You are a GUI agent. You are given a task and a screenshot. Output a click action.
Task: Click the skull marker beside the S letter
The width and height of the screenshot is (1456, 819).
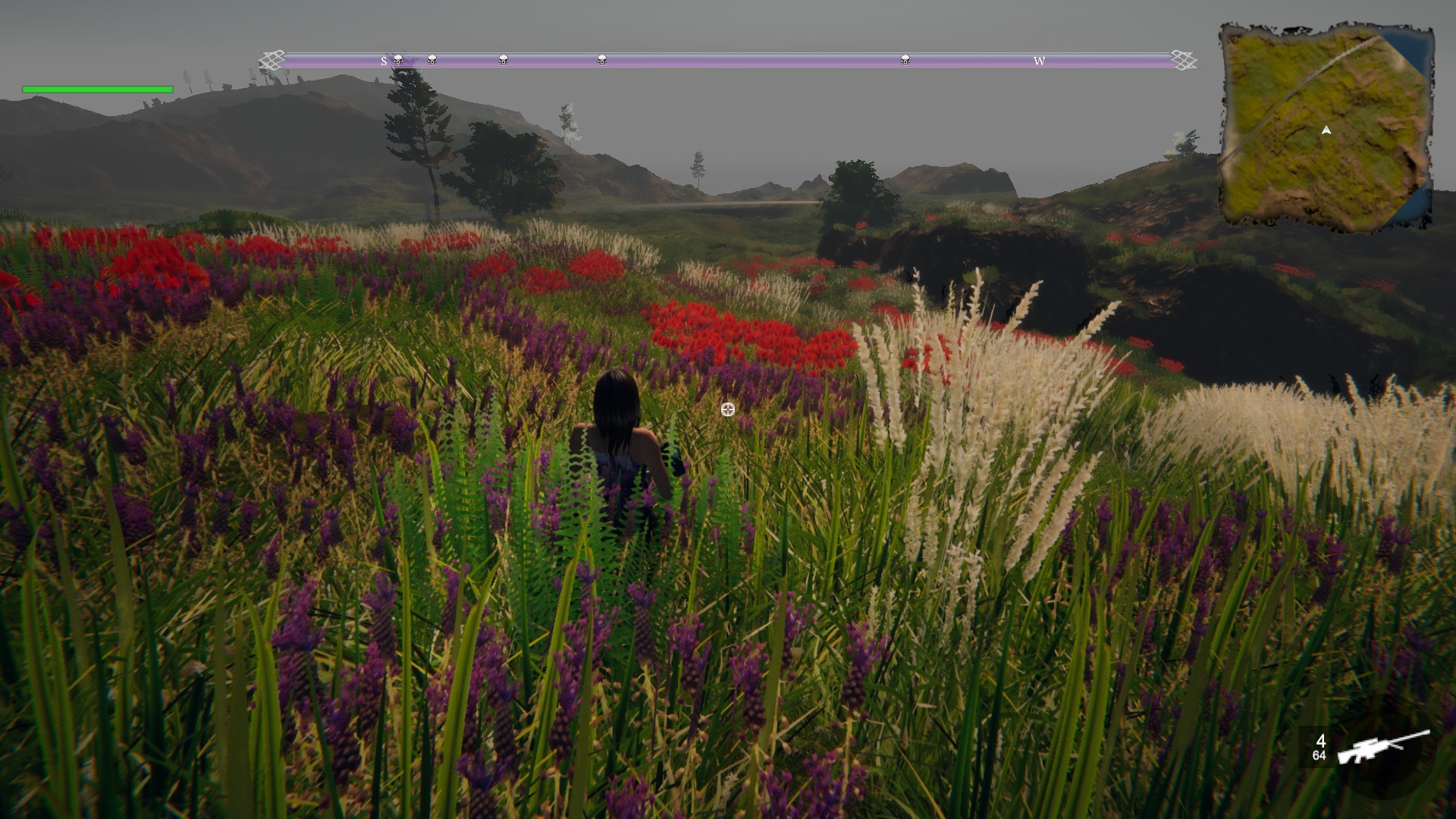pos(399,59)
